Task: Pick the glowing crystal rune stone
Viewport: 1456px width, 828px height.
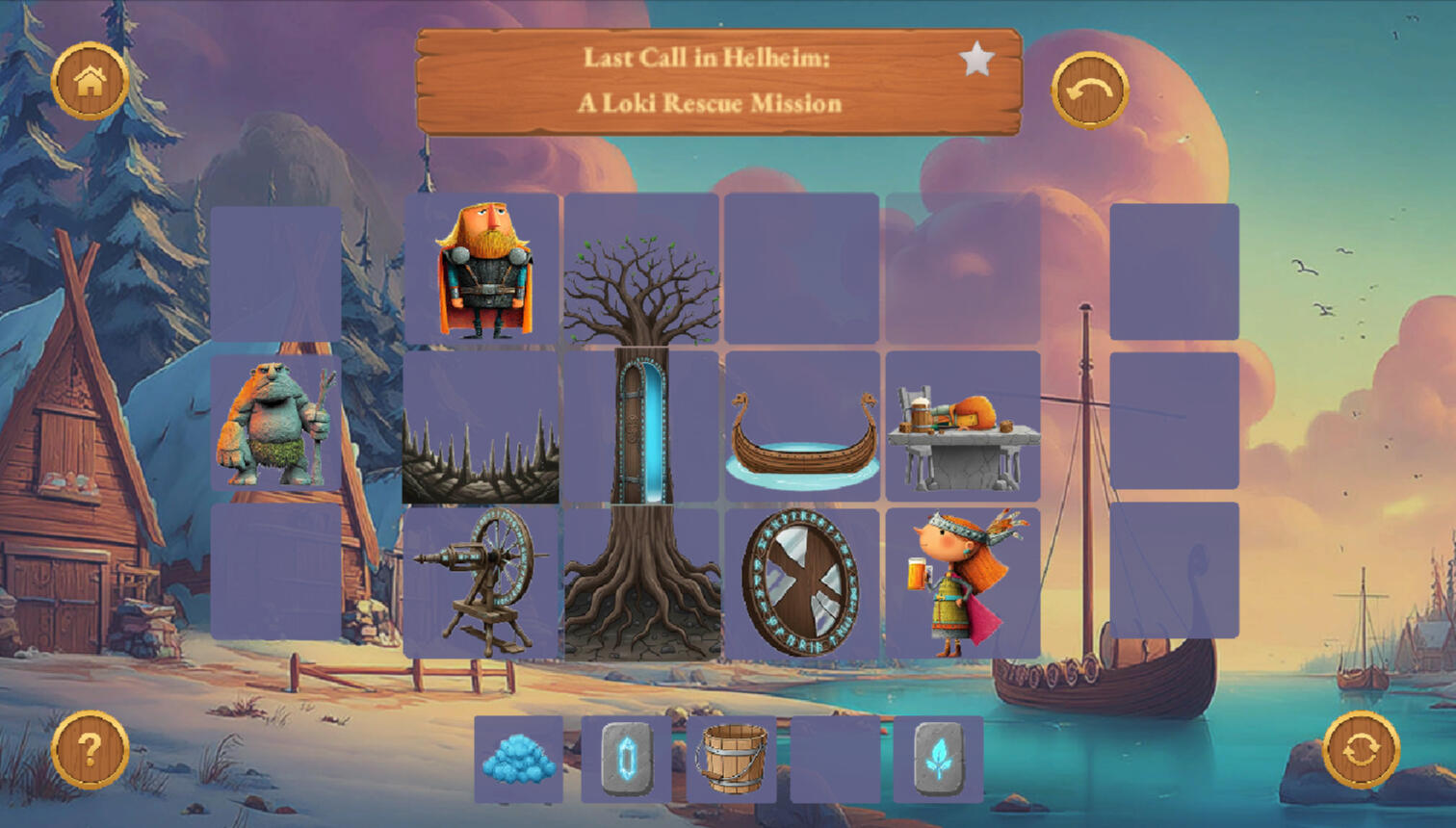Action: coord(626,760)
